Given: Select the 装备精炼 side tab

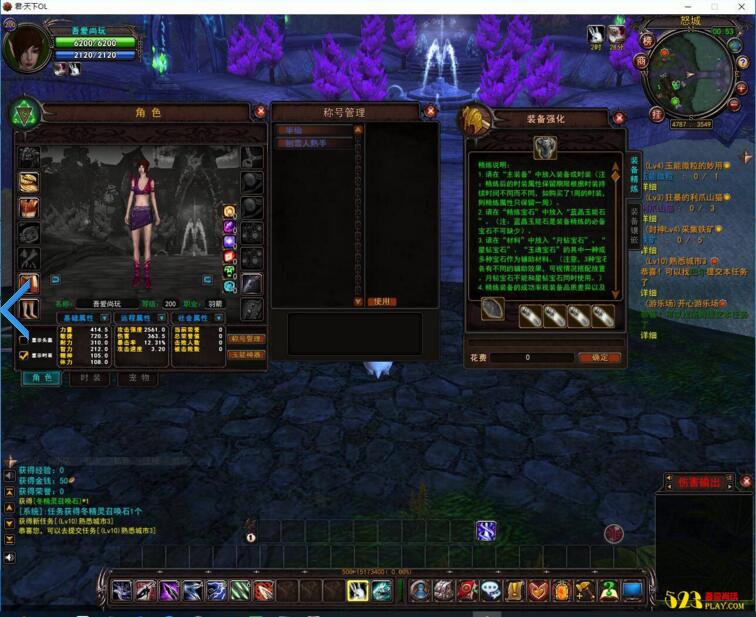Looking at the screenshot, I should pos(633,174).
